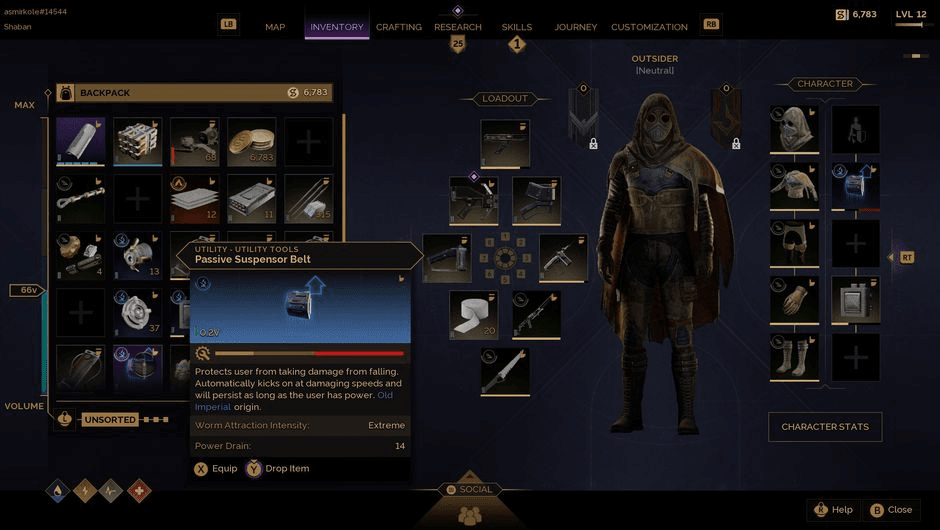Open the Character Stats panel

(825, 427)
